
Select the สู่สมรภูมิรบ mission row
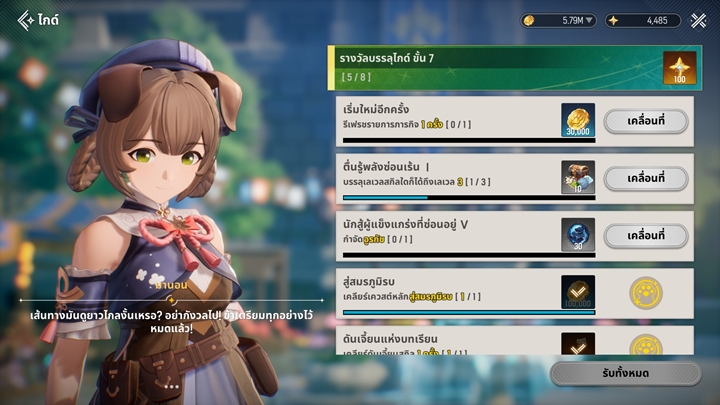pos(450,293)
